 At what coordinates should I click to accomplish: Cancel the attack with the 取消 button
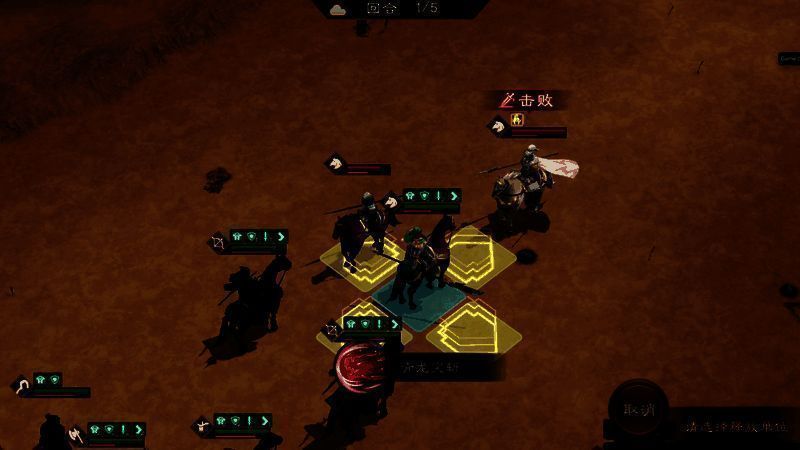(x=638, y=409)
